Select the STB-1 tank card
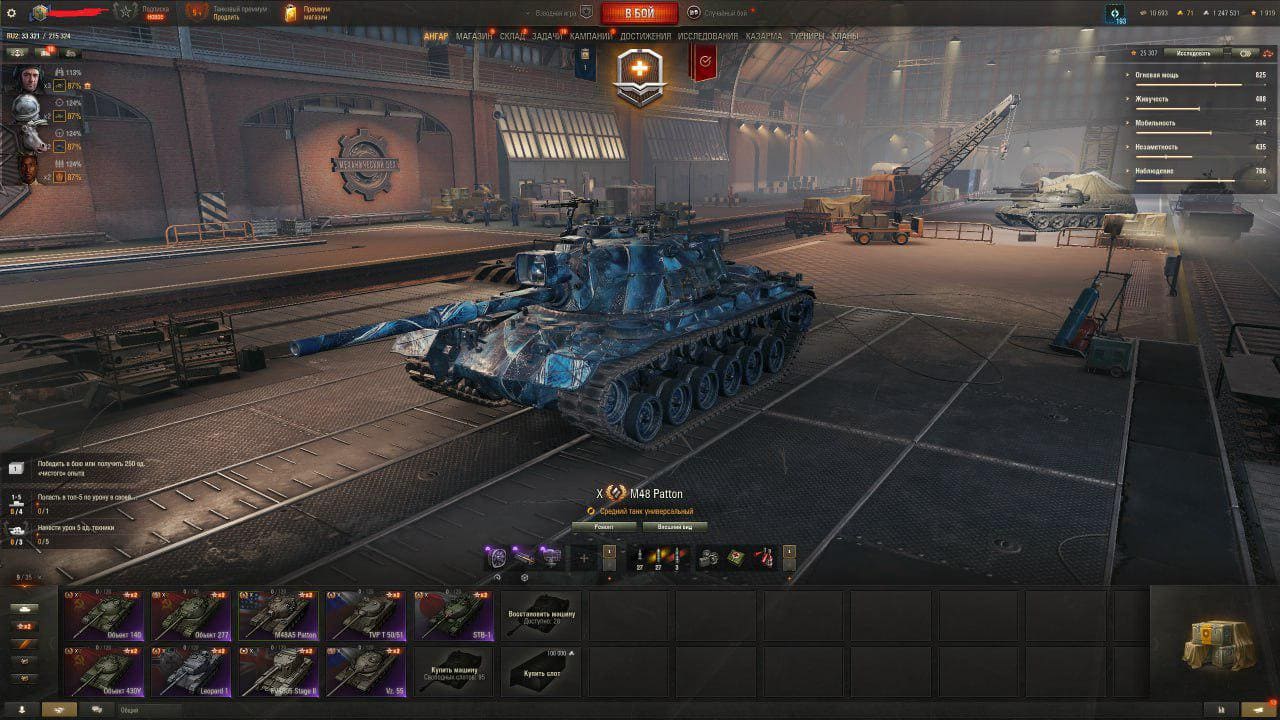Image resolution: width=1280 pixels, height=720 pixels. pyautogui.click(x=454, y=614)
